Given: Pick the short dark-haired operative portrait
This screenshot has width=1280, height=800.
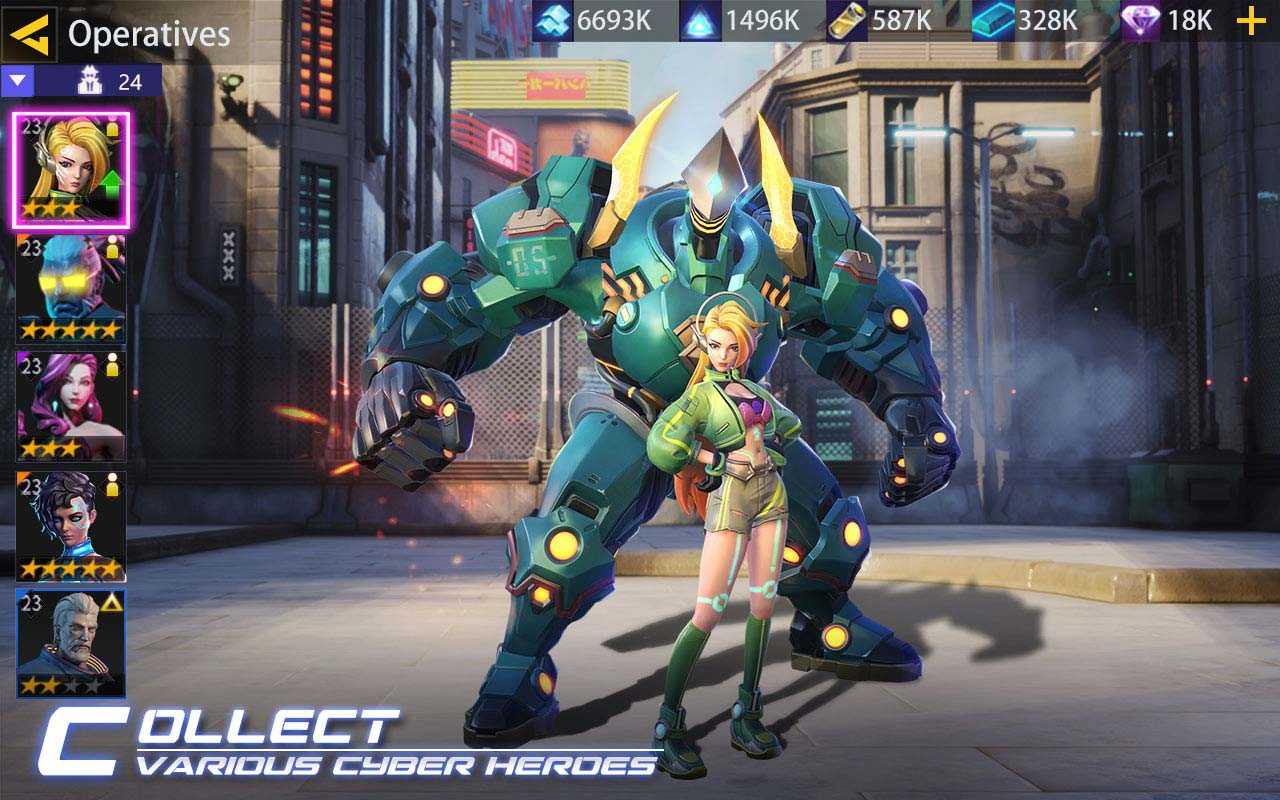Looking at the screenshot, I should point(71,526).
